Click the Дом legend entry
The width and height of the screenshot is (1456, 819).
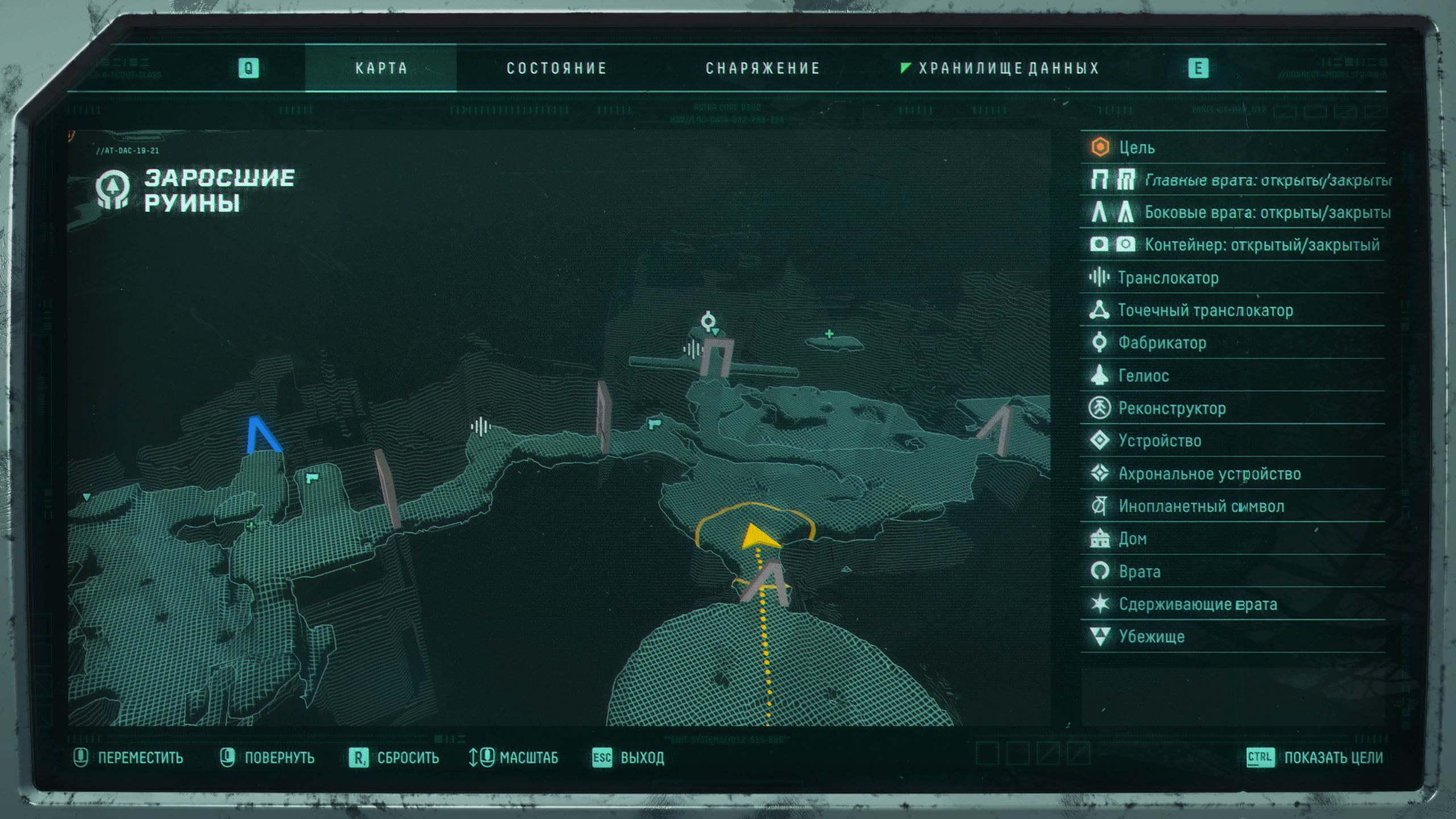pos(1132,539)
